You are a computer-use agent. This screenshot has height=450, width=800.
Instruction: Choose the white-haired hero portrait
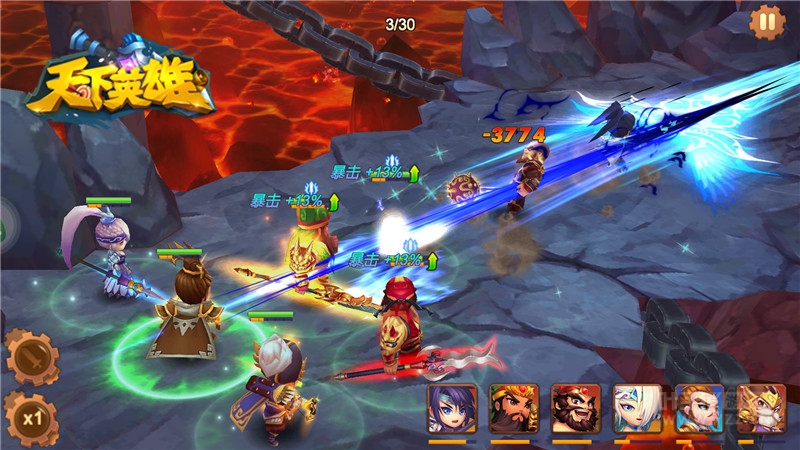click(x=637, y=407)
